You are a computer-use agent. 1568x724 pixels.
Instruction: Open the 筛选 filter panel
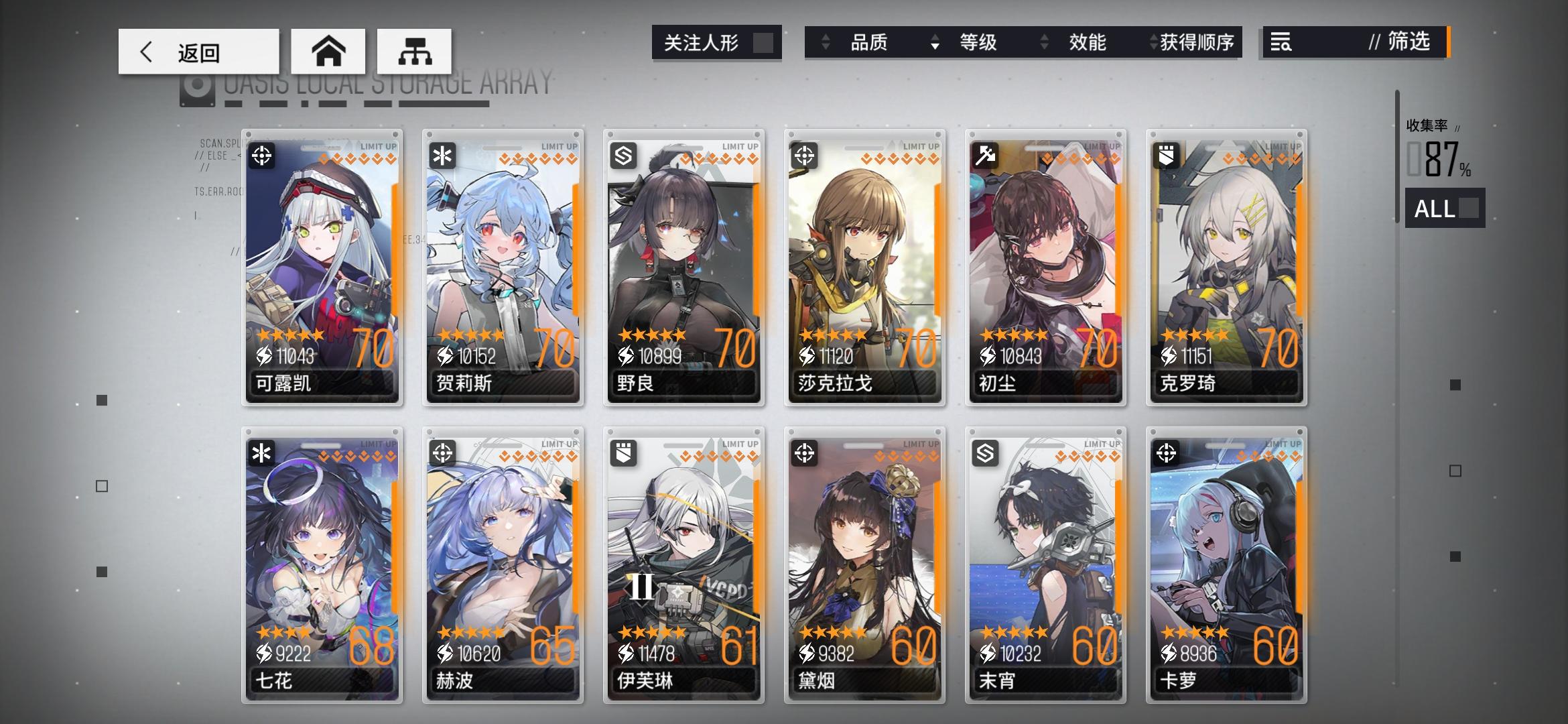tap(1402, 43)
